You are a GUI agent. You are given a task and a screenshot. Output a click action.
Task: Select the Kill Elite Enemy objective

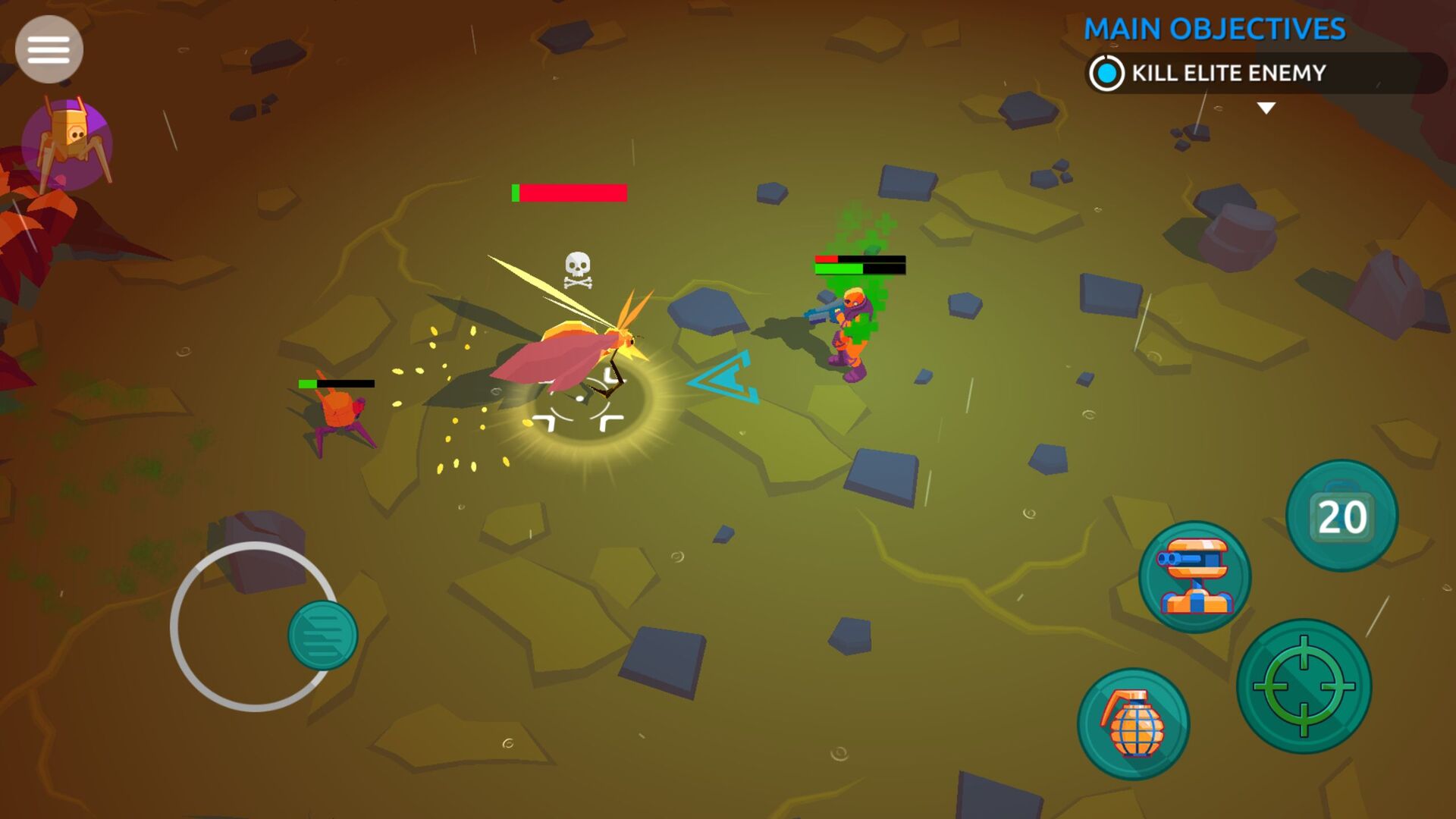coord(1227,74)
